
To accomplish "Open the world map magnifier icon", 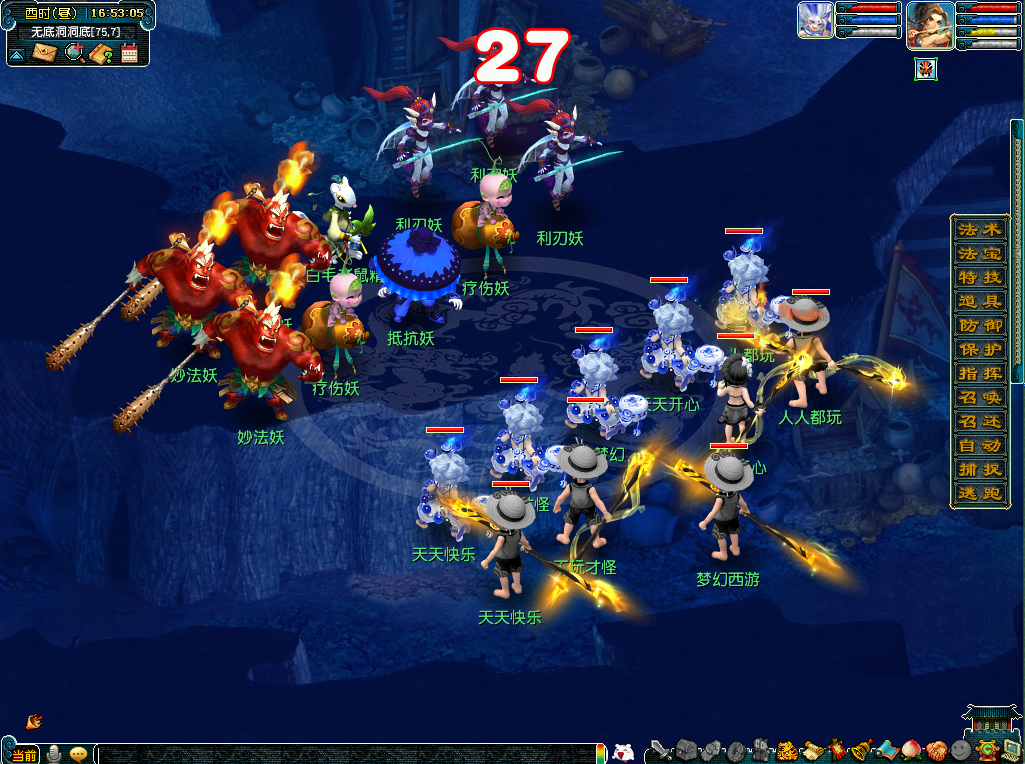I will tap(73, 52).
